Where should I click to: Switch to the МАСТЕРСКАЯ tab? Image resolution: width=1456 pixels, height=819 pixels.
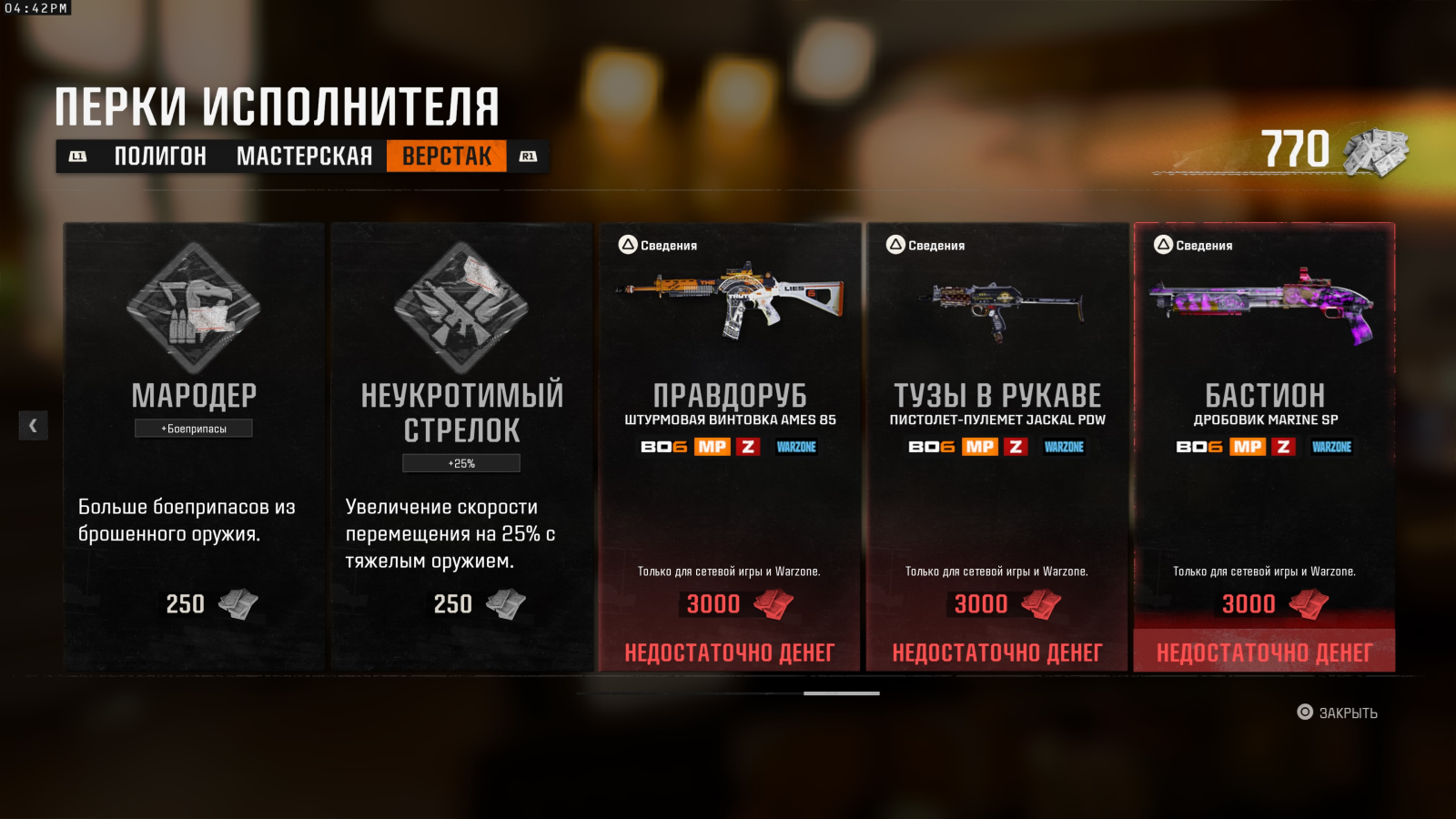tap(305, 156)
